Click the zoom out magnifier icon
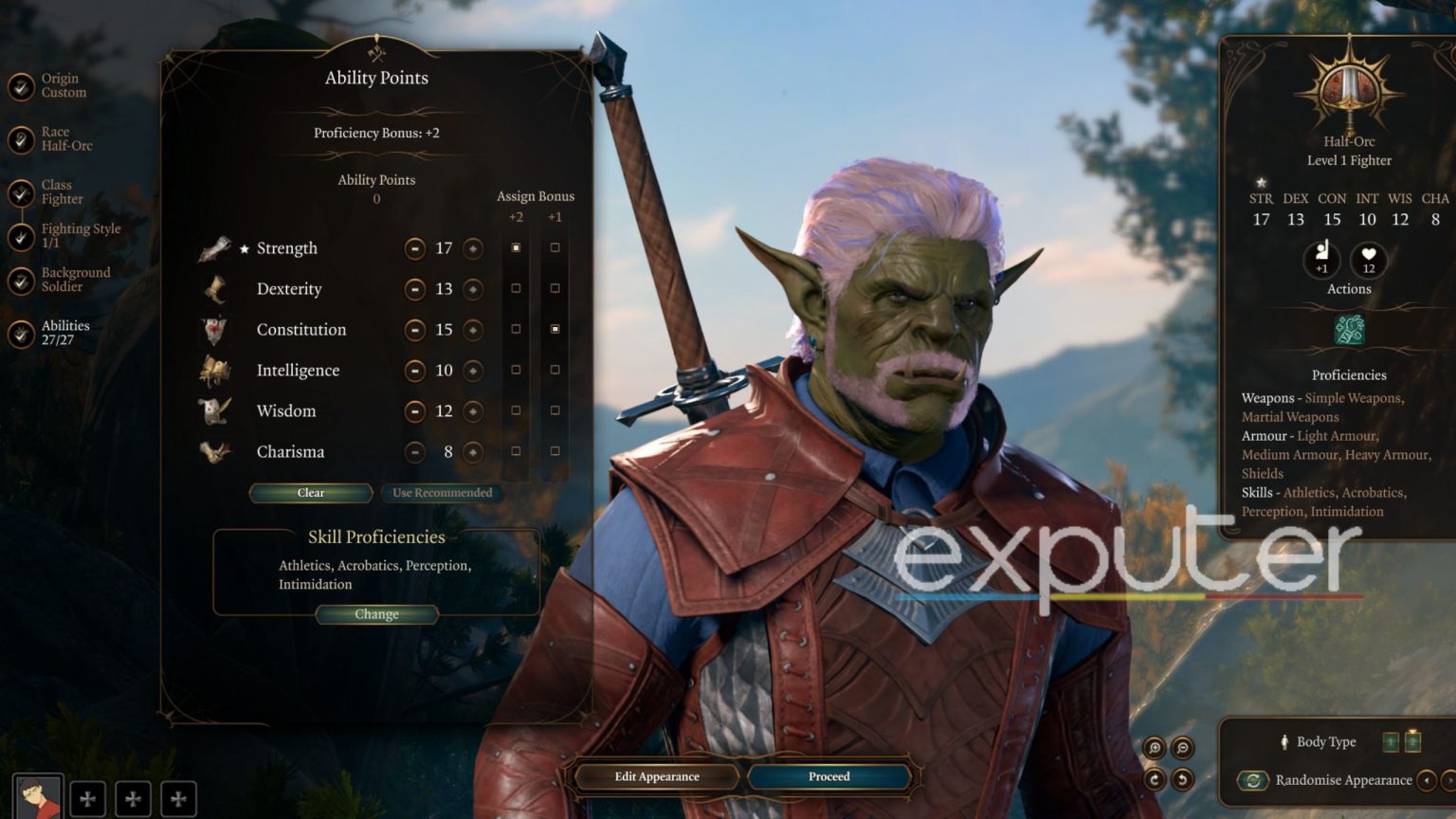Image resolution: width=1456 pixels, height=819 pixels. 1182,748
